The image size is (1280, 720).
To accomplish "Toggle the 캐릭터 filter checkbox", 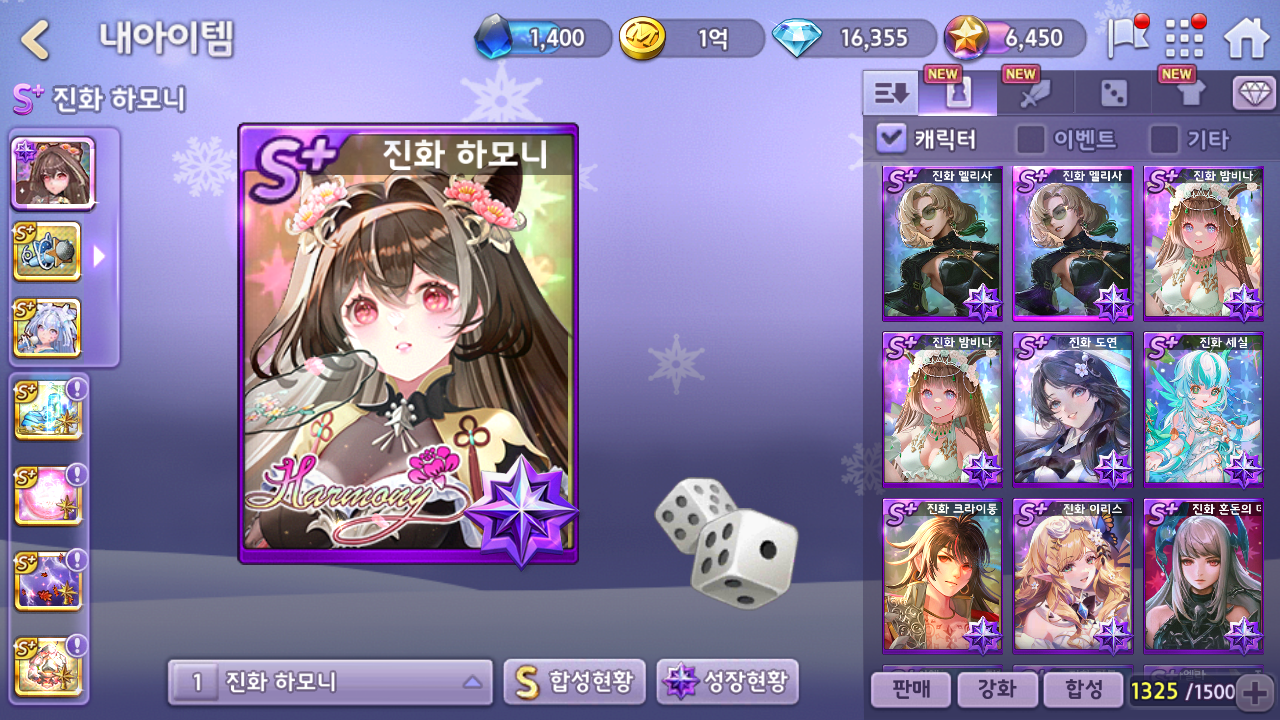I will (890, 138).
